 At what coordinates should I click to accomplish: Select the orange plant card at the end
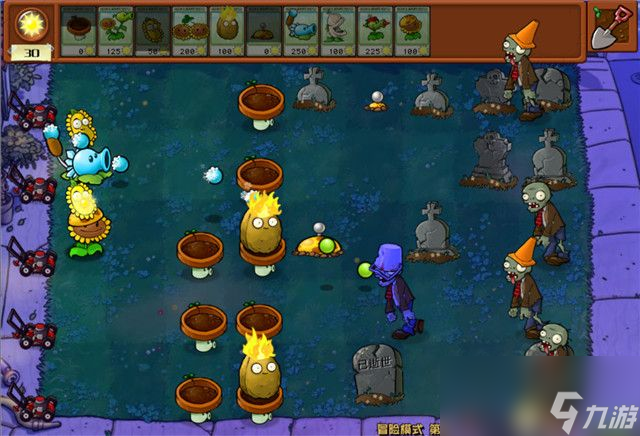[411, 30]
